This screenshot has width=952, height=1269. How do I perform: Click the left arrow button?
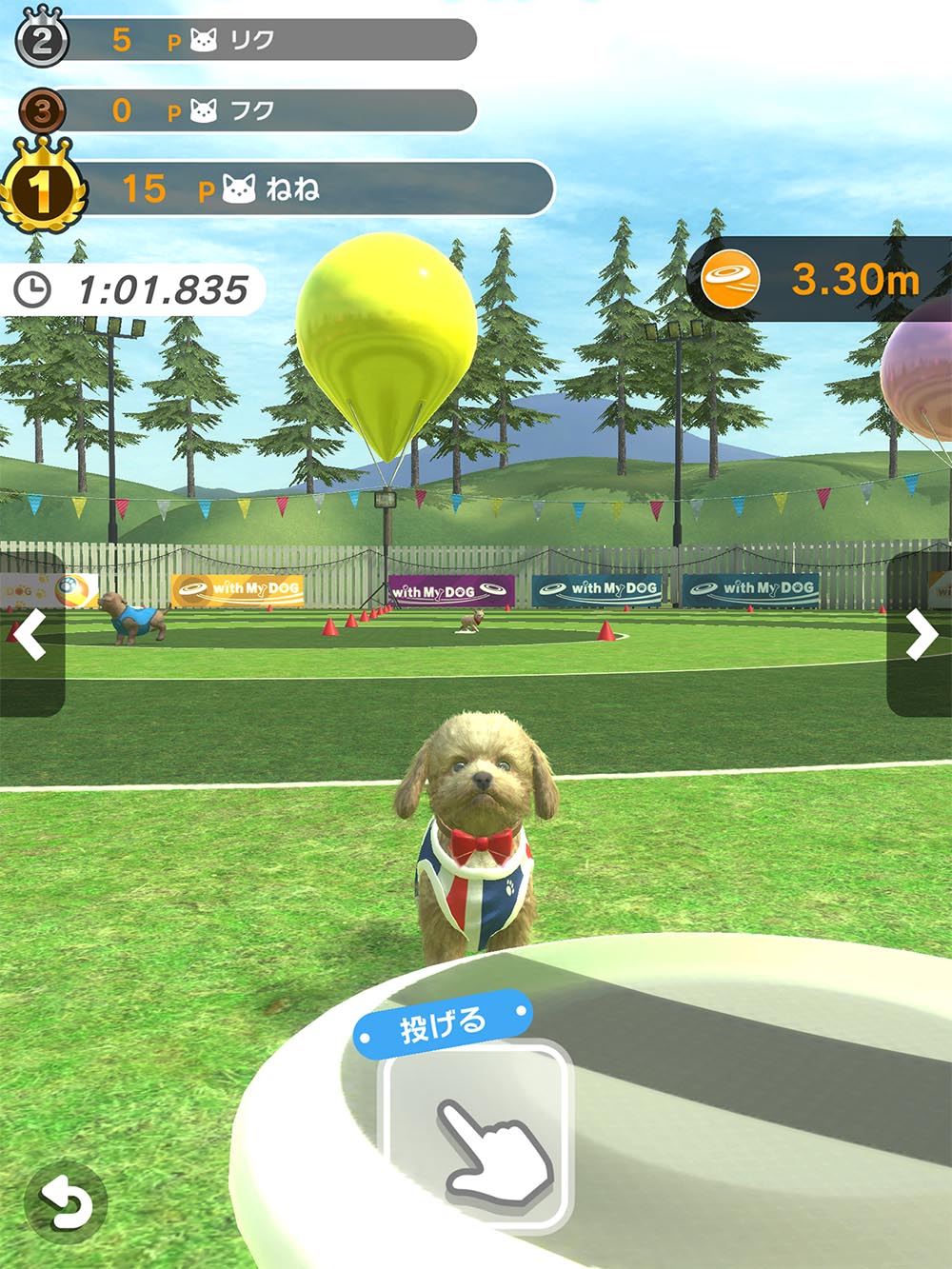point(31,634)
